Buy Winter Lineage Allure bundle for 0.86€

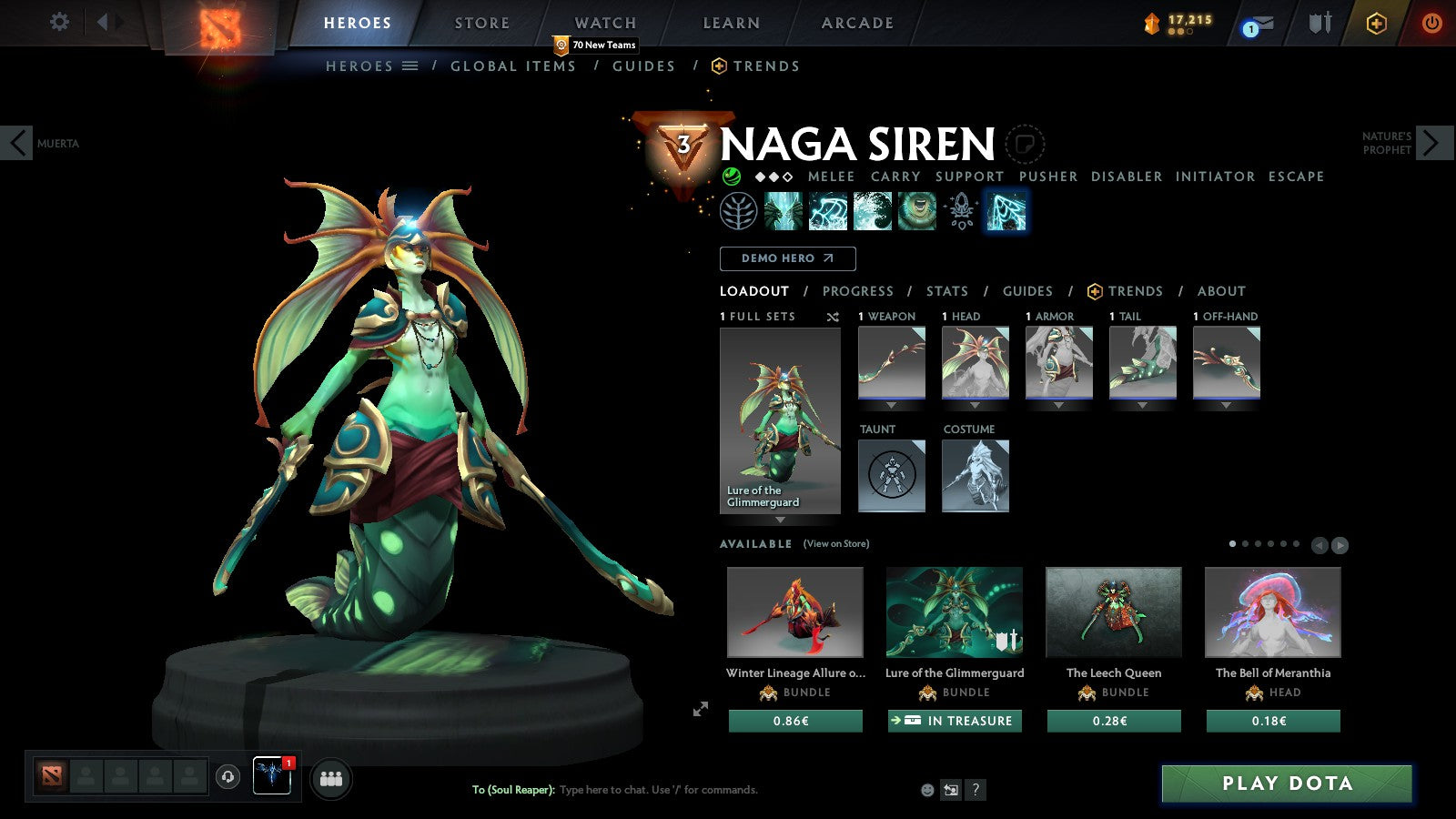tap(794, 721)
